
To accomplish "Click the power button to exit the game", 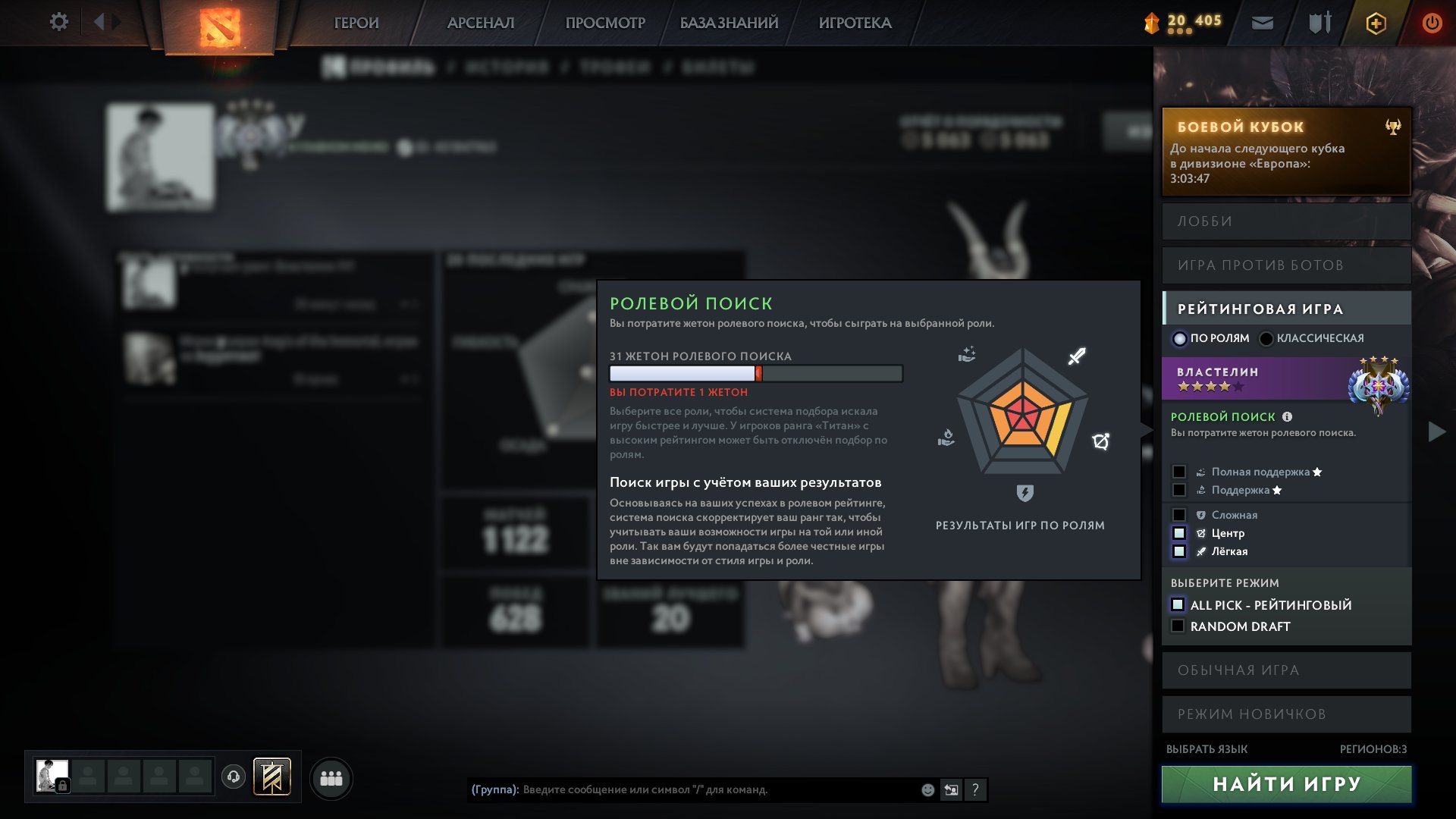I will (1432, 23).
